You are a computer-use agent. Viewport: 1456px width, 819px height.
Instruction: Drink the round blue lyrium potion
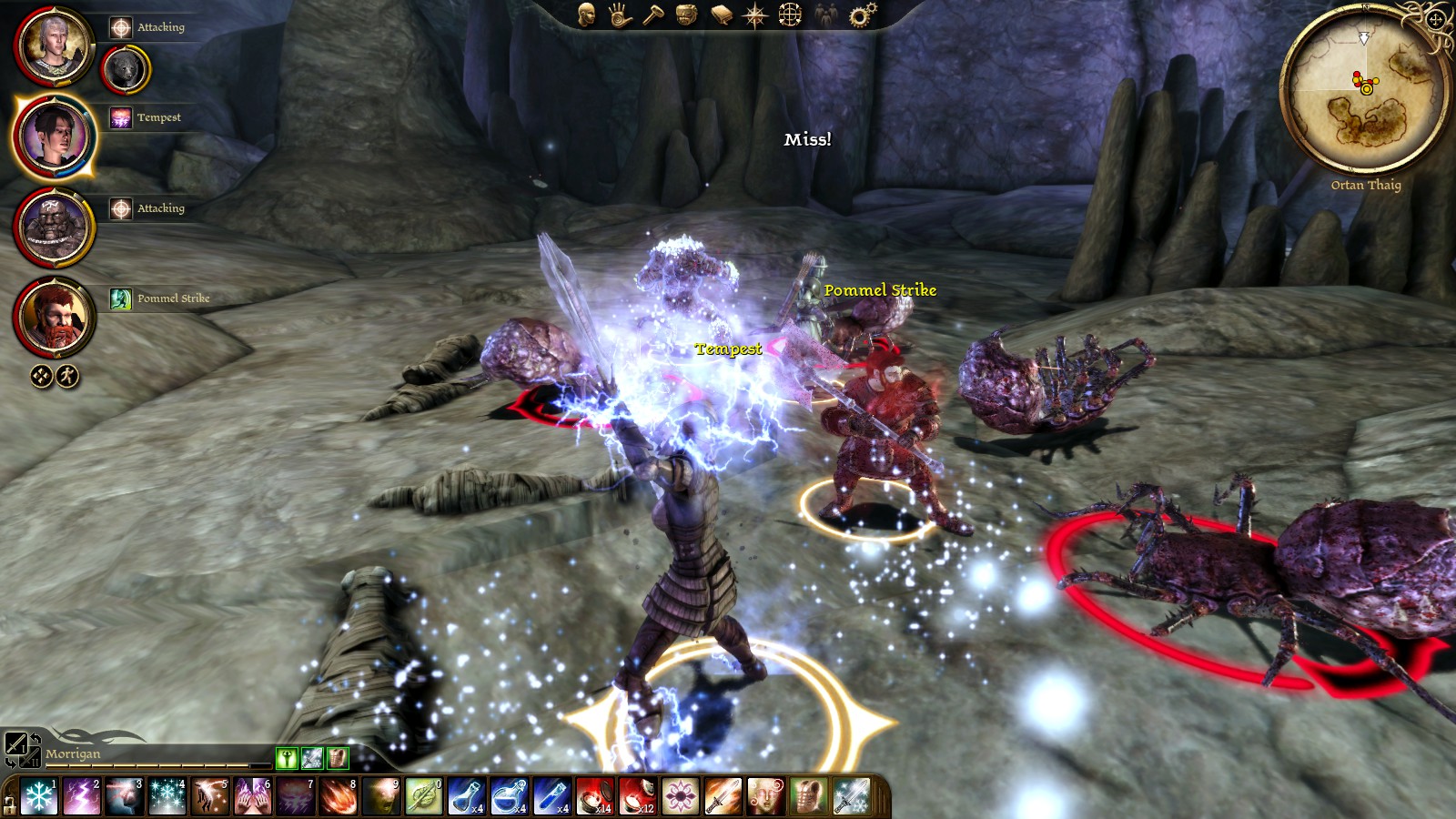508,797
